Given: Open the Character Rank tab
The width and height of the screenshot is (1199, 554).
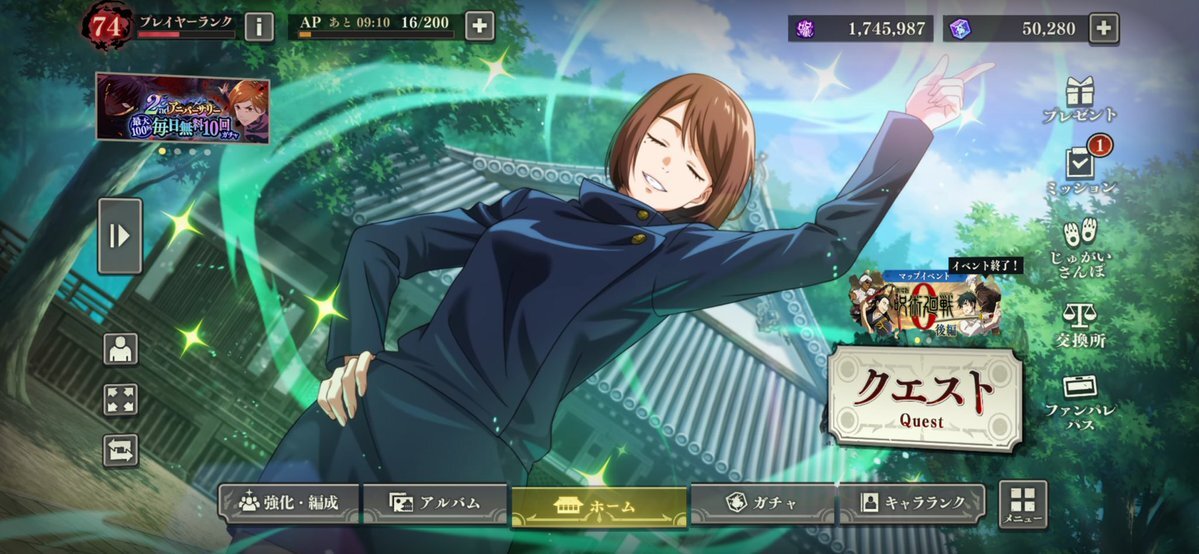Looking at the screenshot, I should [x=911, y=504].
